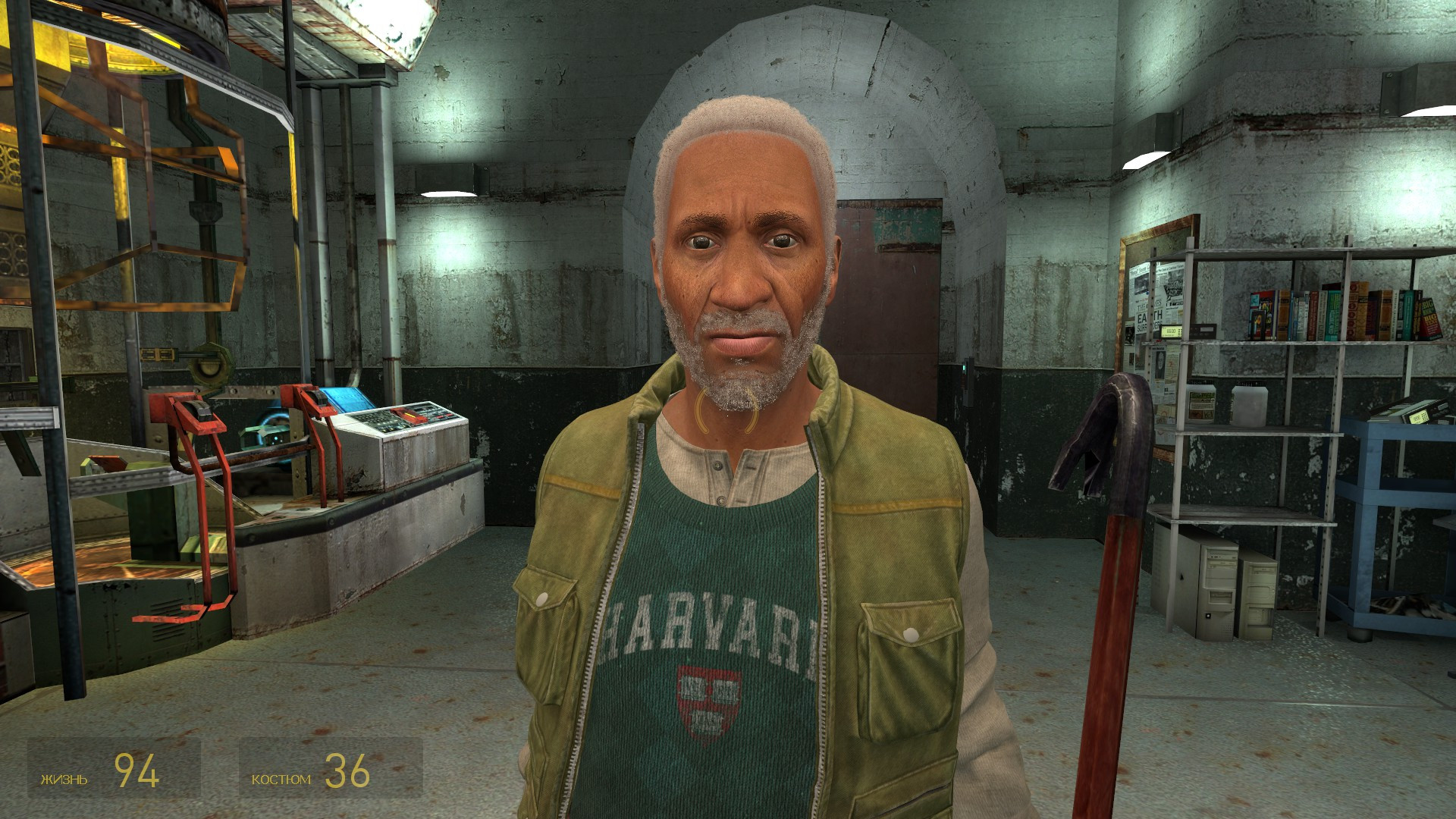Click the digital clock on the bulletin board shelf
1456x819 pixels.
[1171, 331]
